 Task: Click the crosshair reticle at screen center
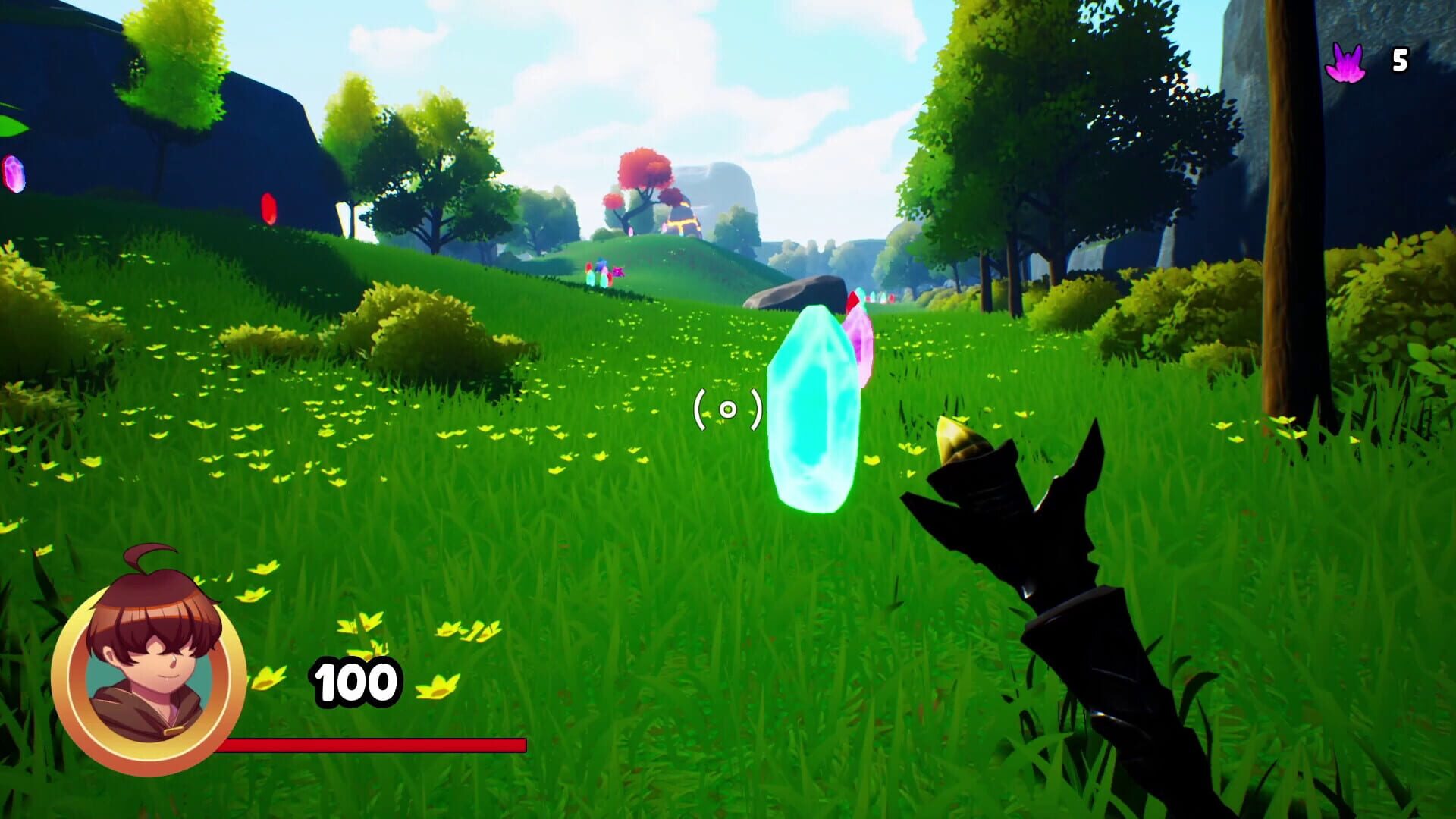[x=728, y=409]
